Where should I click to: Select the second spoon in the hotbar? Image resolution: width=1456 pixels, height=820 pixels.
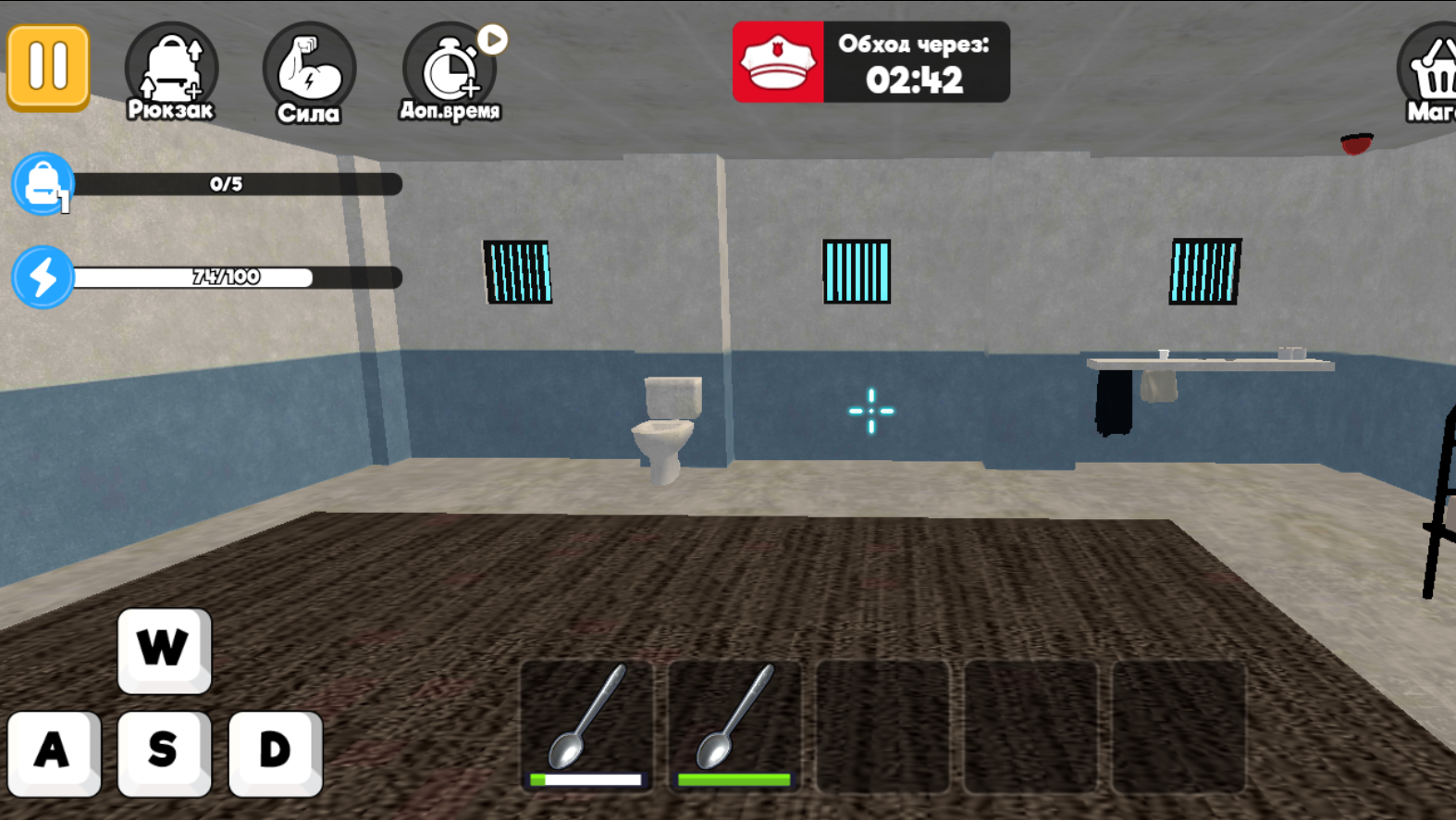tap(735, 727)
